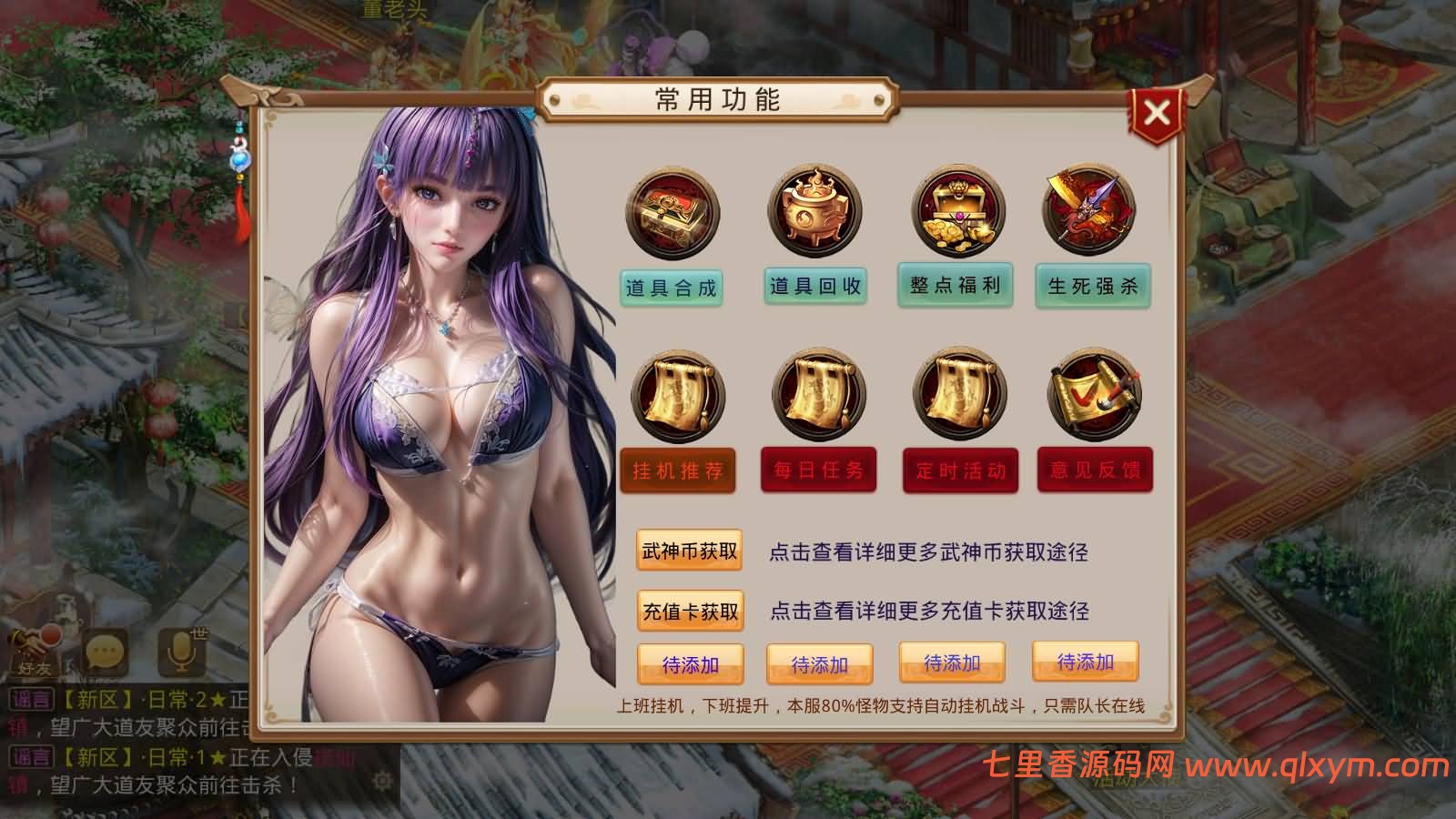Click the 充值卡获取 button

click(689, 612)
